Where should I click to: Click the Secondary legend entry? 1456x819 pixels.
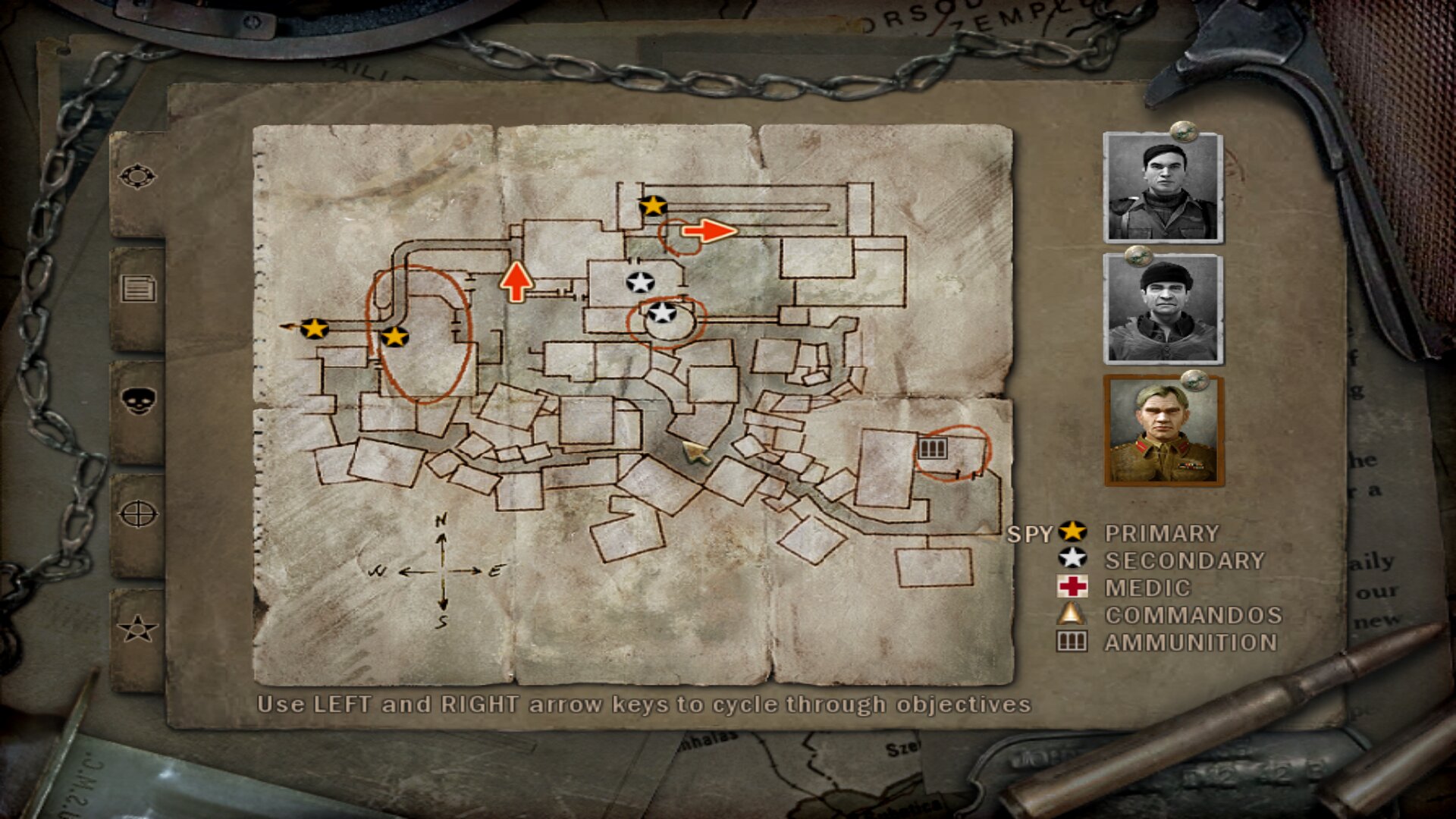[1184, 560]
